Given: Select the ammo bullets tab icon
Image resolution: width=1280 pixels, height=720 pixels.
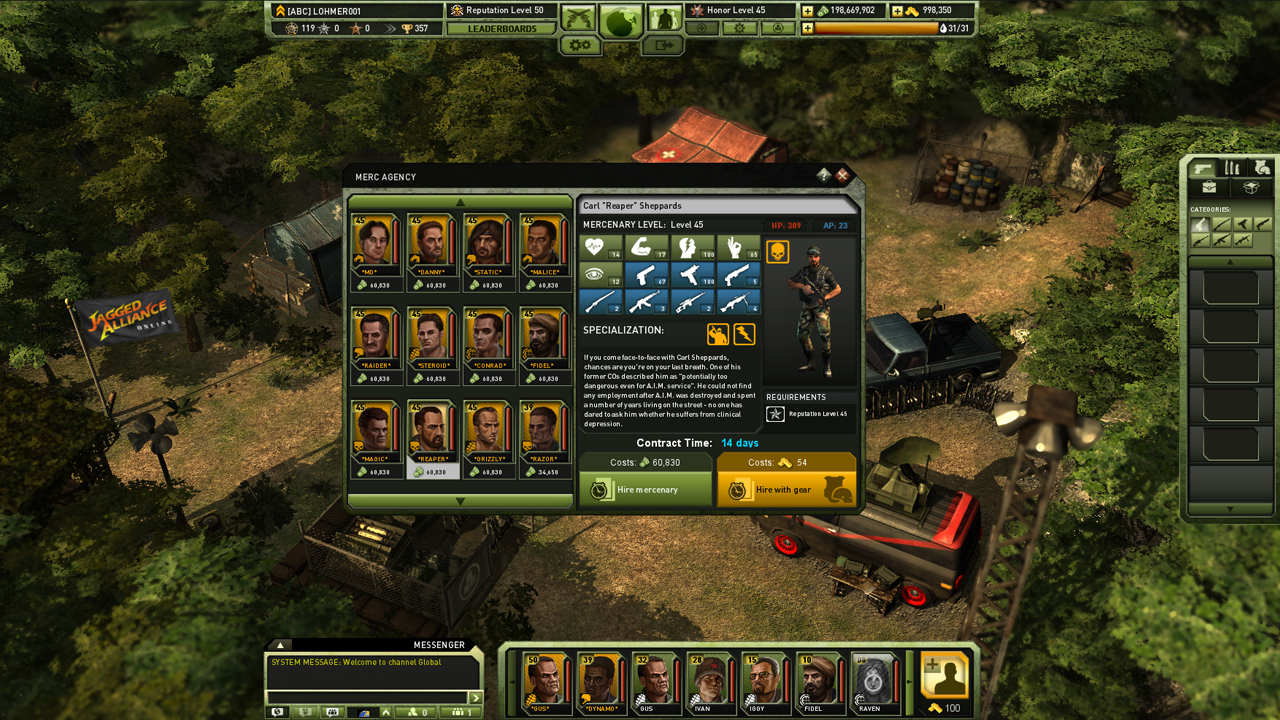Looking at the screenshot, I should [x=1231, y=168].
